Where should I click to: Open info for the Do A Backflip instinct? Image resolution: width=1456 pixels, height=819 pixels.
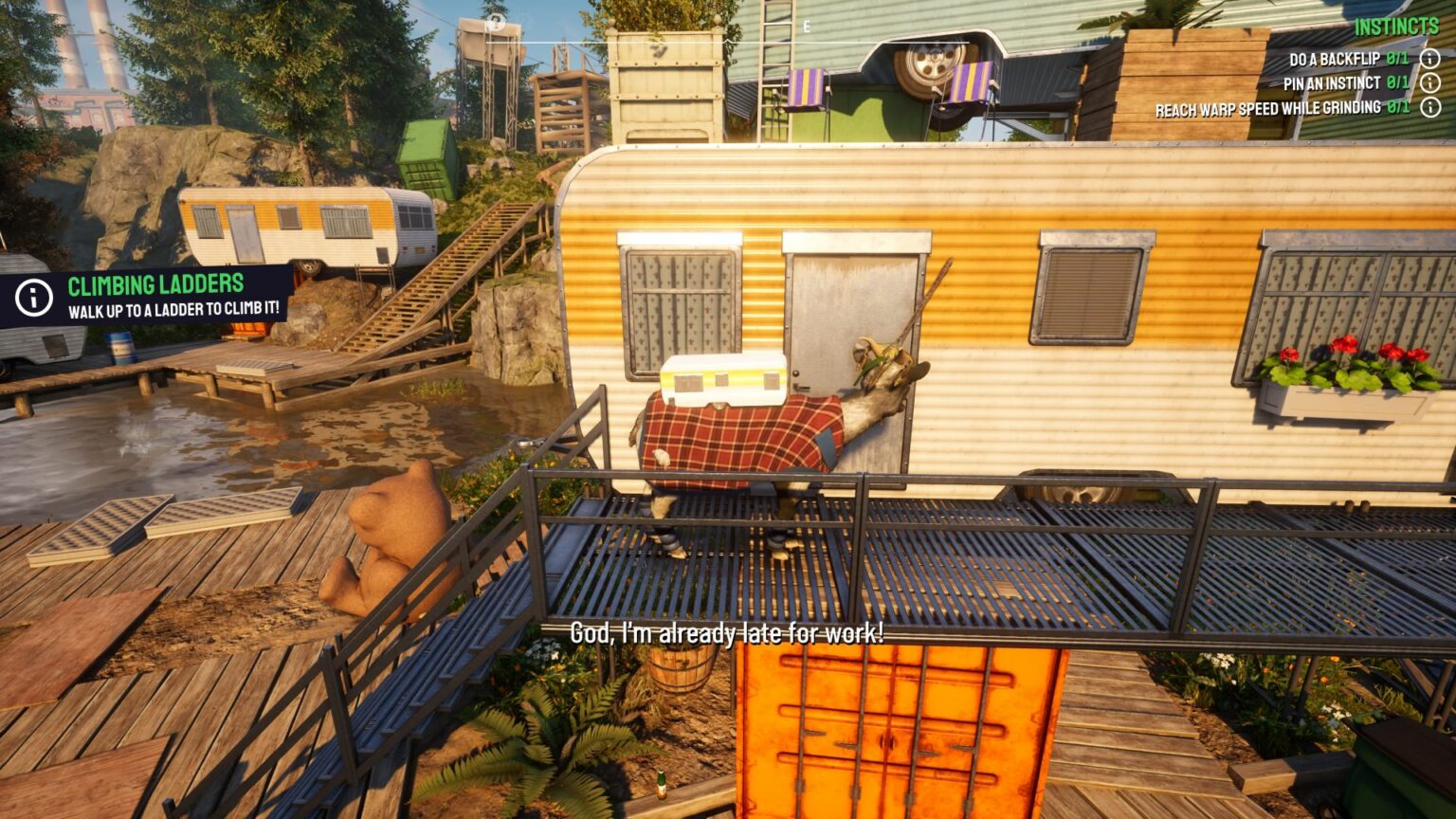(x=1430, y=60)
